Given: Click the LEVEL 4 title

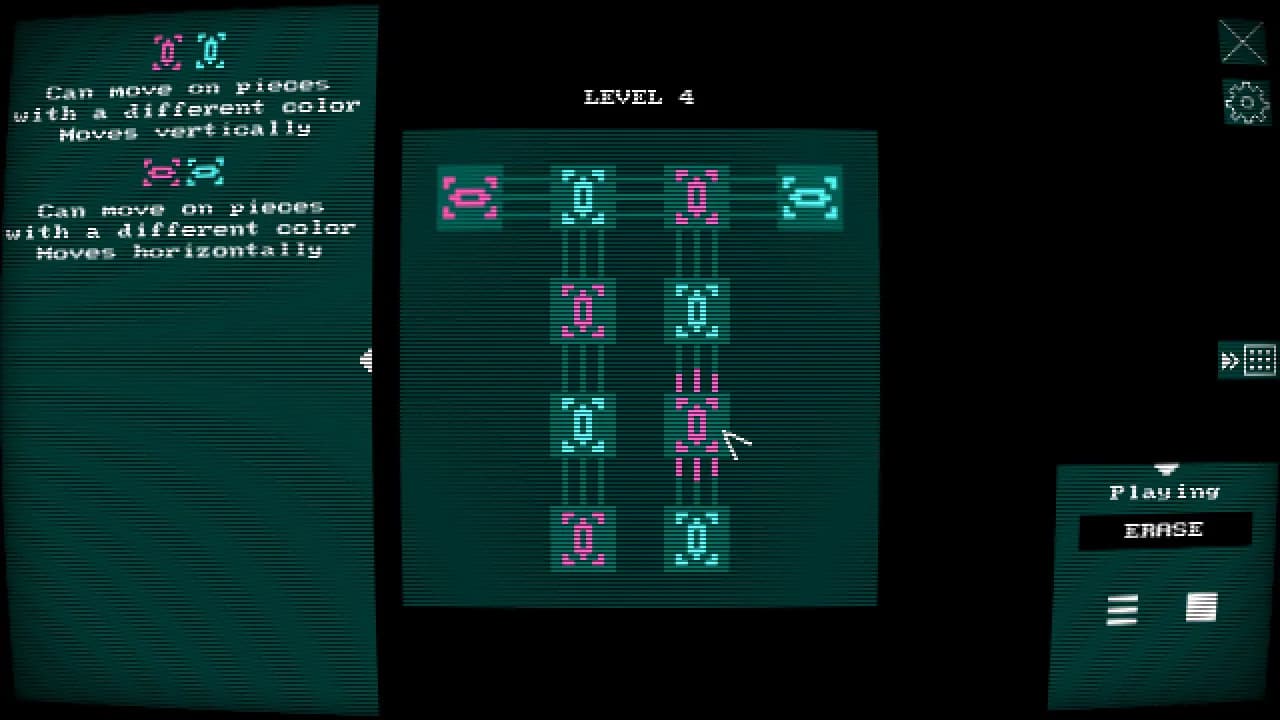Looking at the screenshot, I should coord(637,95).
